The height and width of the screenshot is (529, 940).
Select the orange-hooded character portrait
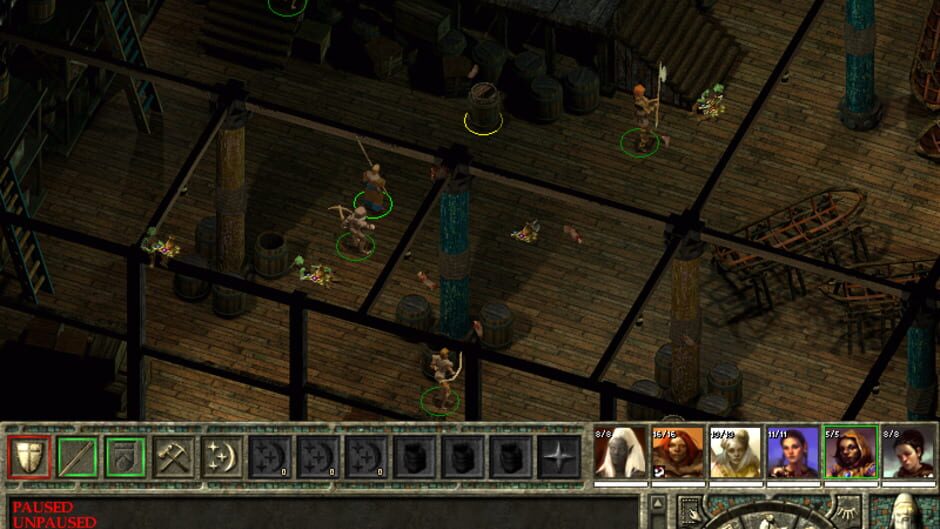click(849, 453)
